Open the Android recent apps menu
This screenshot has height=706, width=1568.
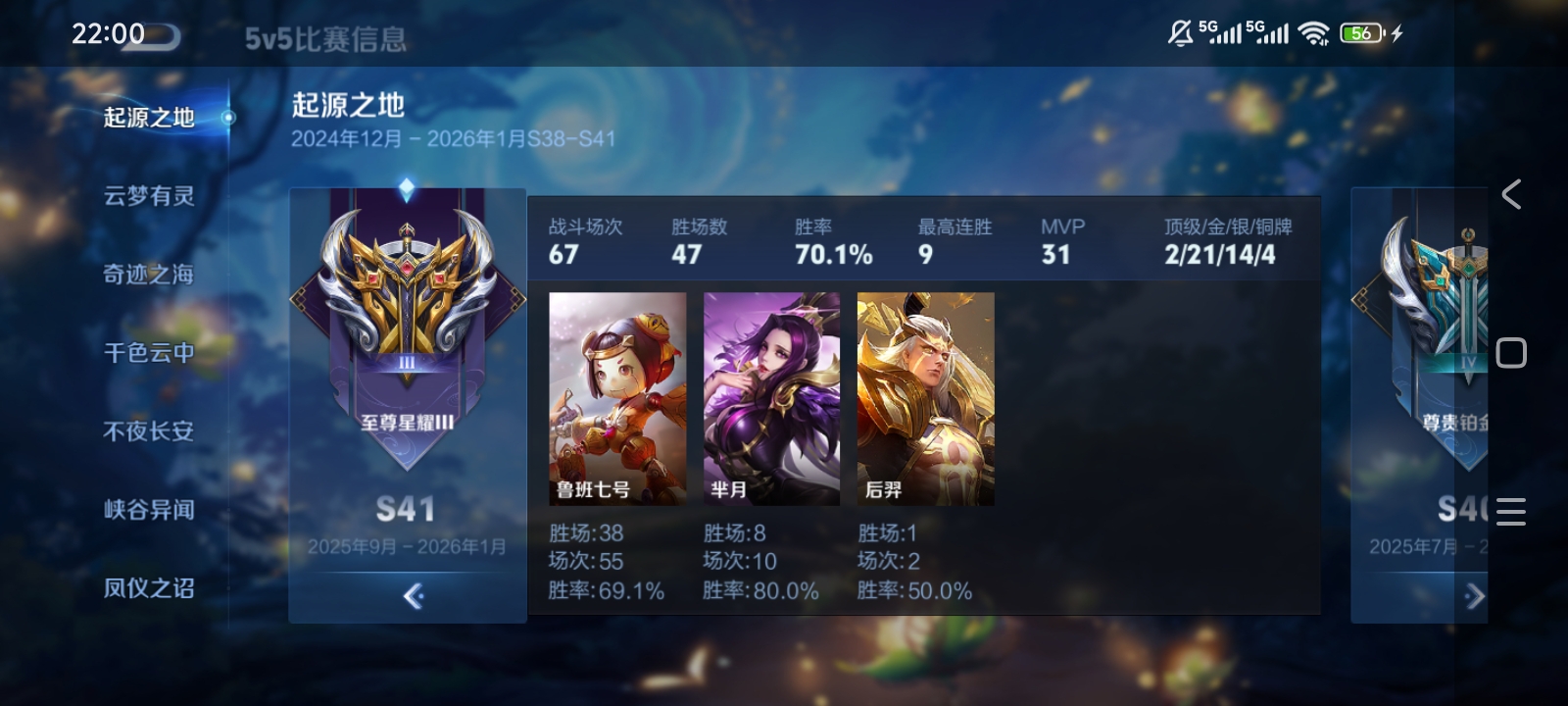tap(1511, 511)
